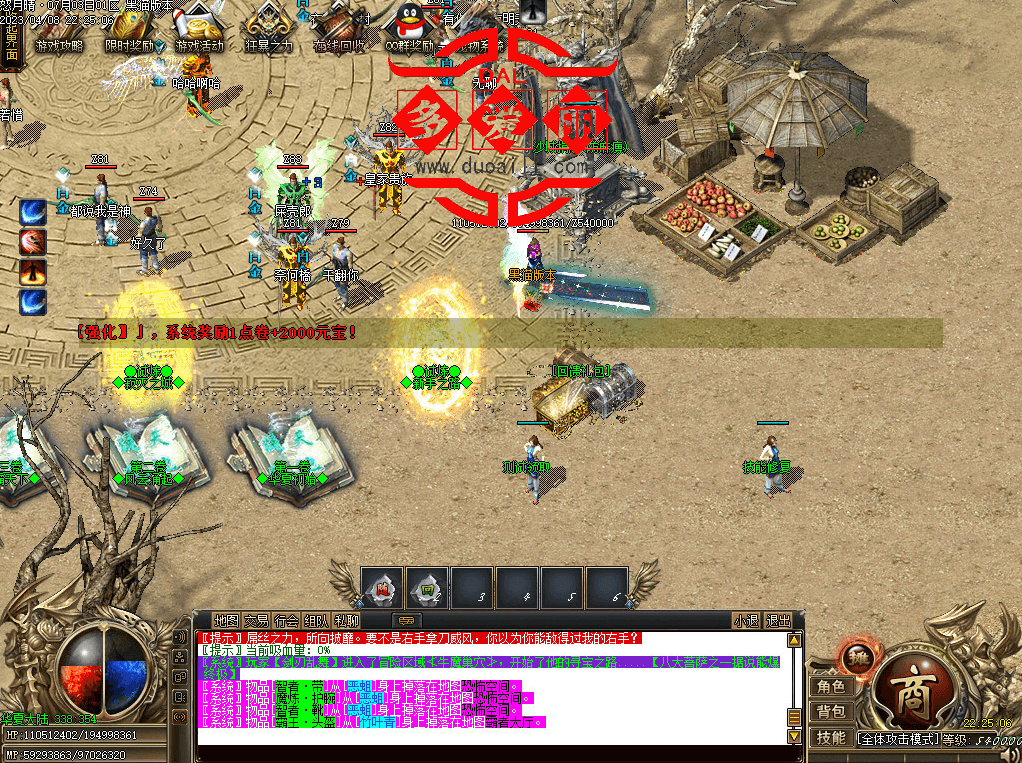
Task: Open the 行会 guild button
Action: pos(286,620)
